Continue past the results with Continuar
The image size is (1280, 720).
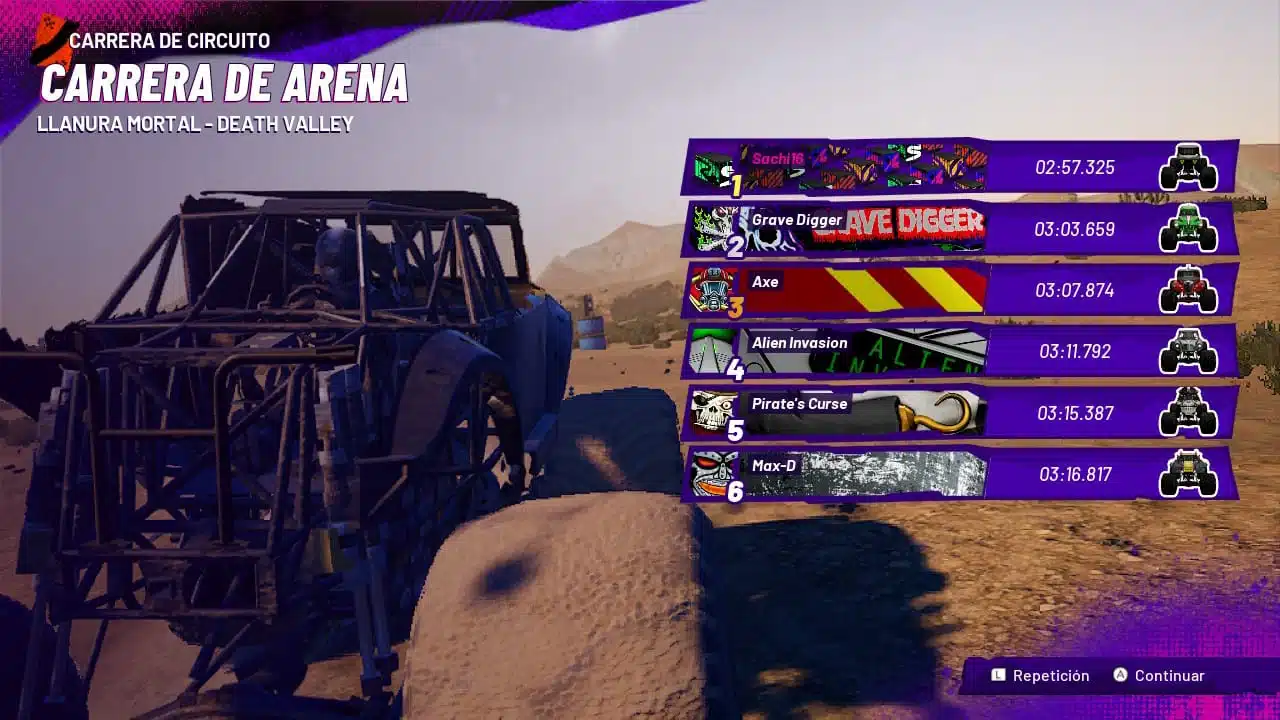(1159, 676)
